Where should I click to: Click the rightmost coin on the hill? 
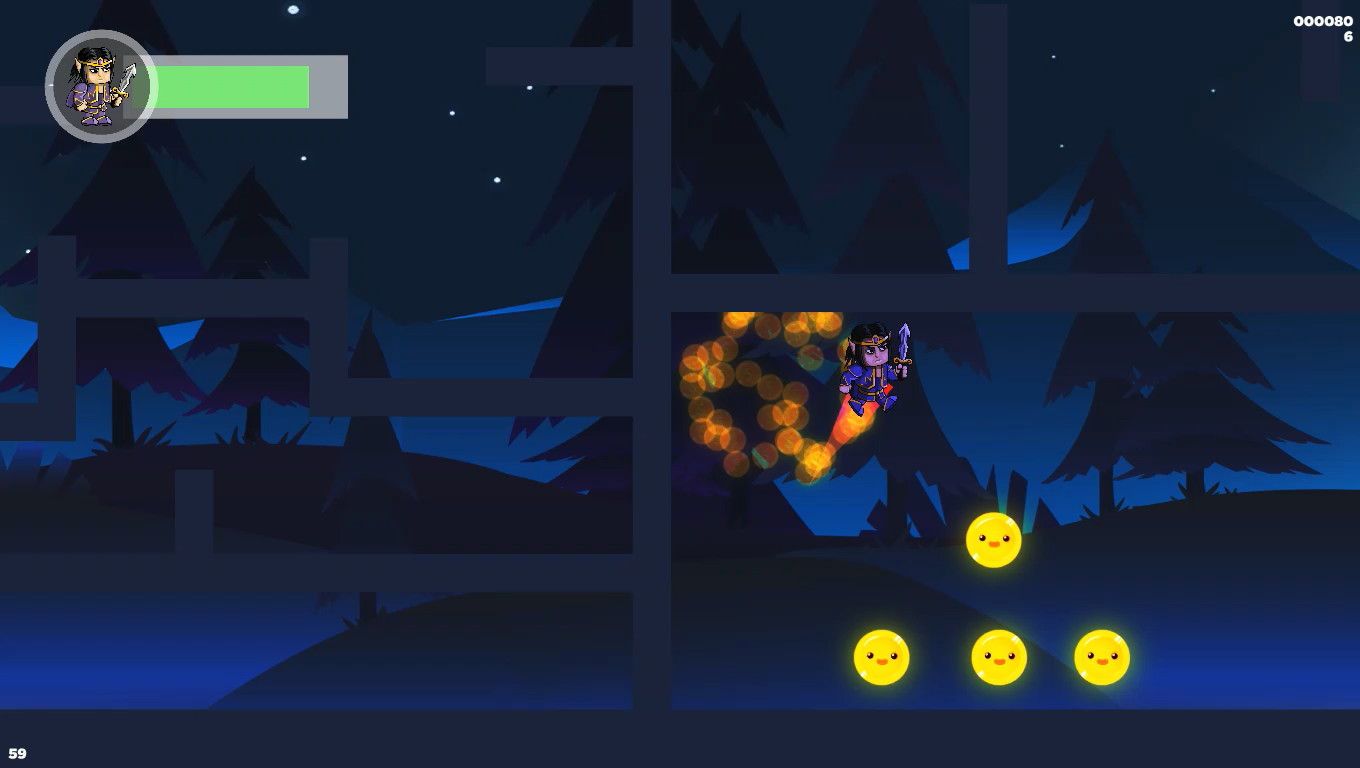[x=1101, y=657]
